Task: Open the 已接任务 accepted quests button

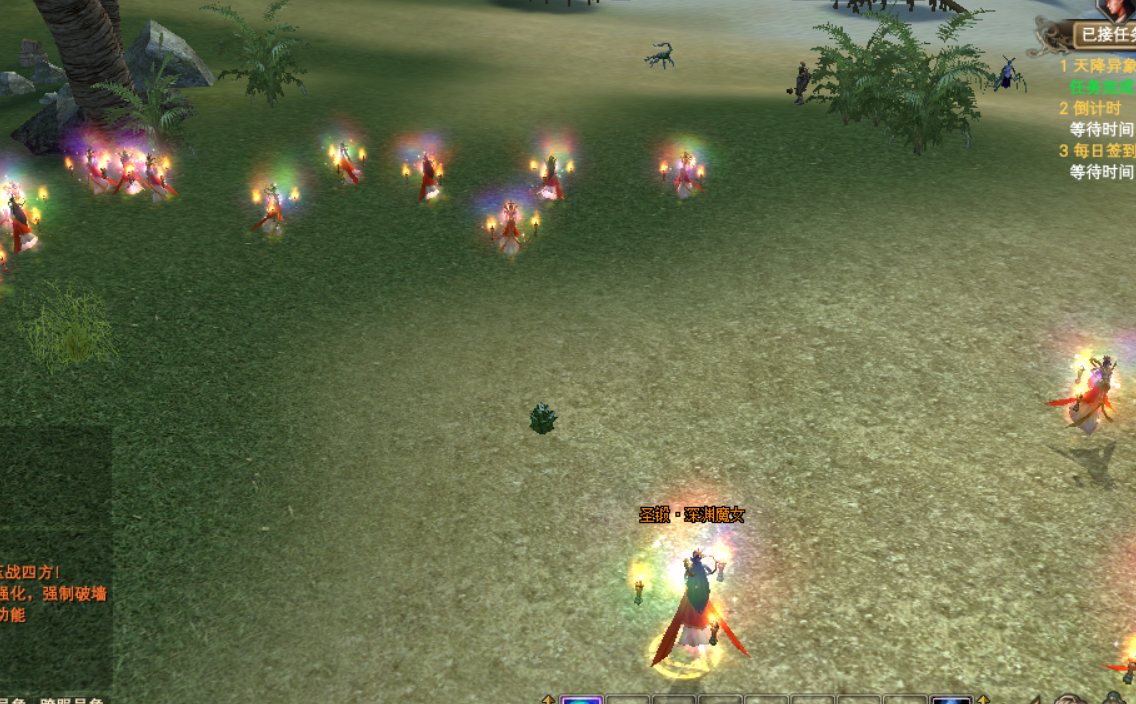Action: (x=1106, y=35)
